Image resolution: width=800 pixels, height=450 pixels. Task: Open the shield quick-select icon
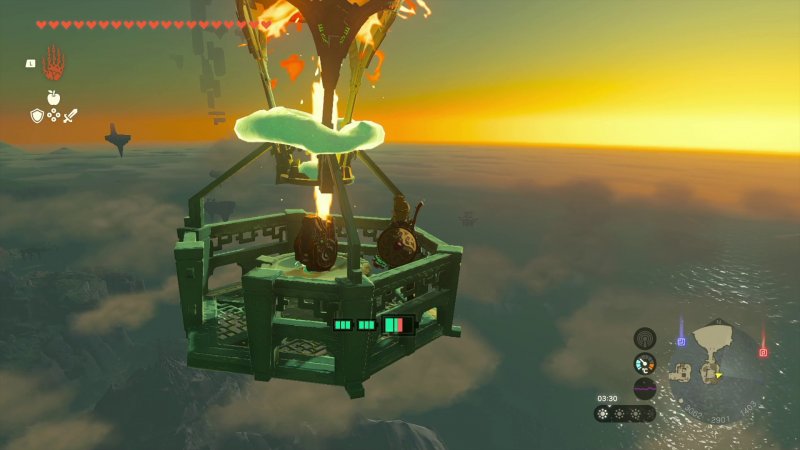[x=37, y=116]
